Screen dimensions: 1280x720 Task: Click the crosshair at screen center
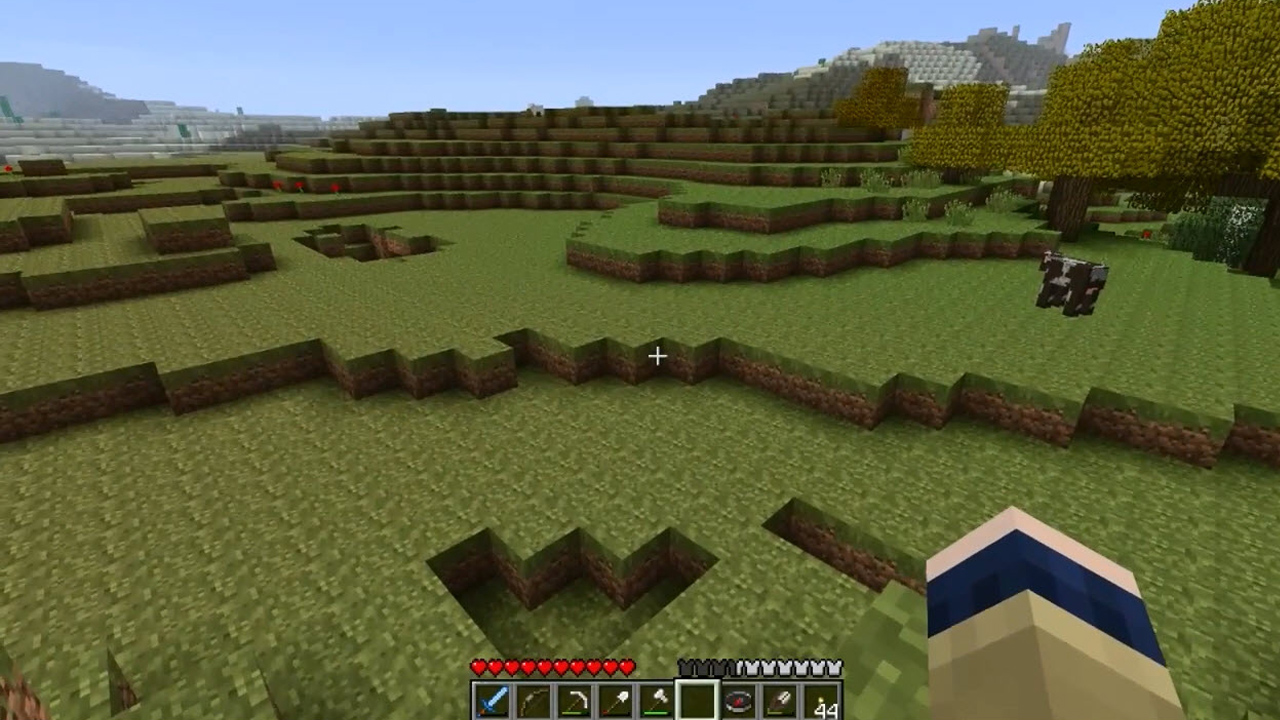coord(658,356)
